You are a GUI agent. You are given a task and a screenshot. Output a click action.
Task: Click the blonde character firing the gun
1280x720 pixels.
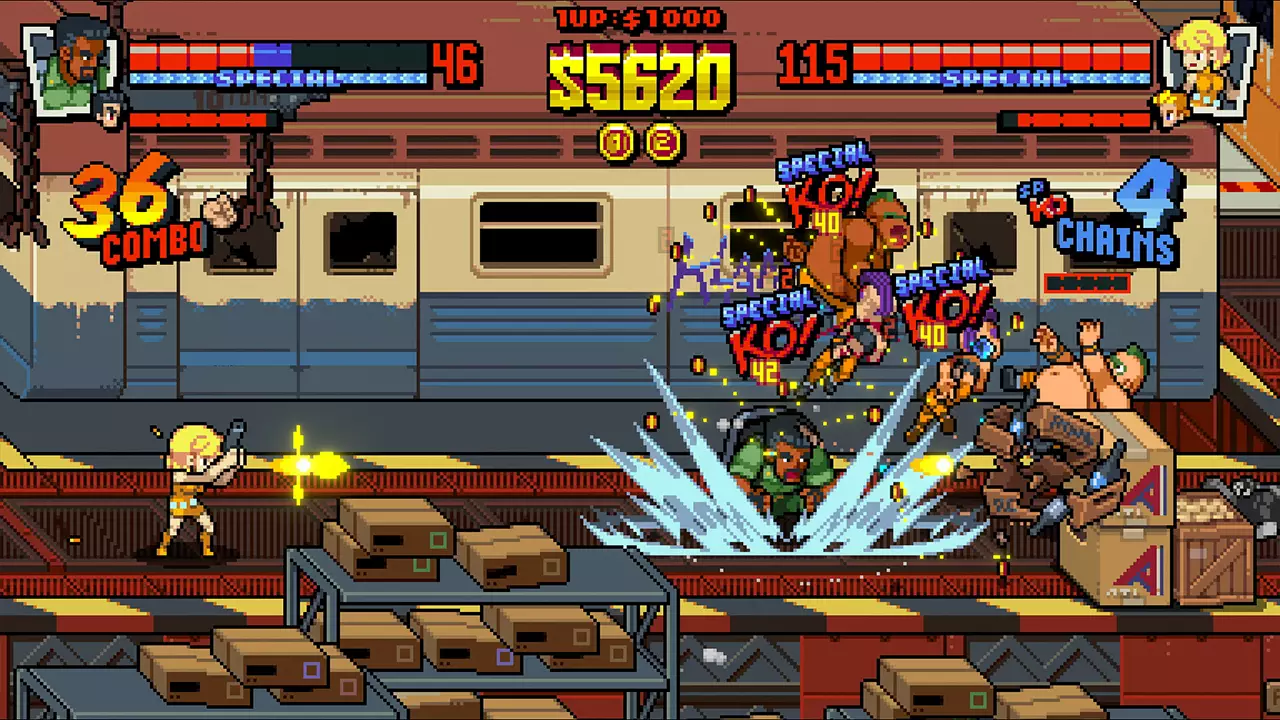[190, 480]
